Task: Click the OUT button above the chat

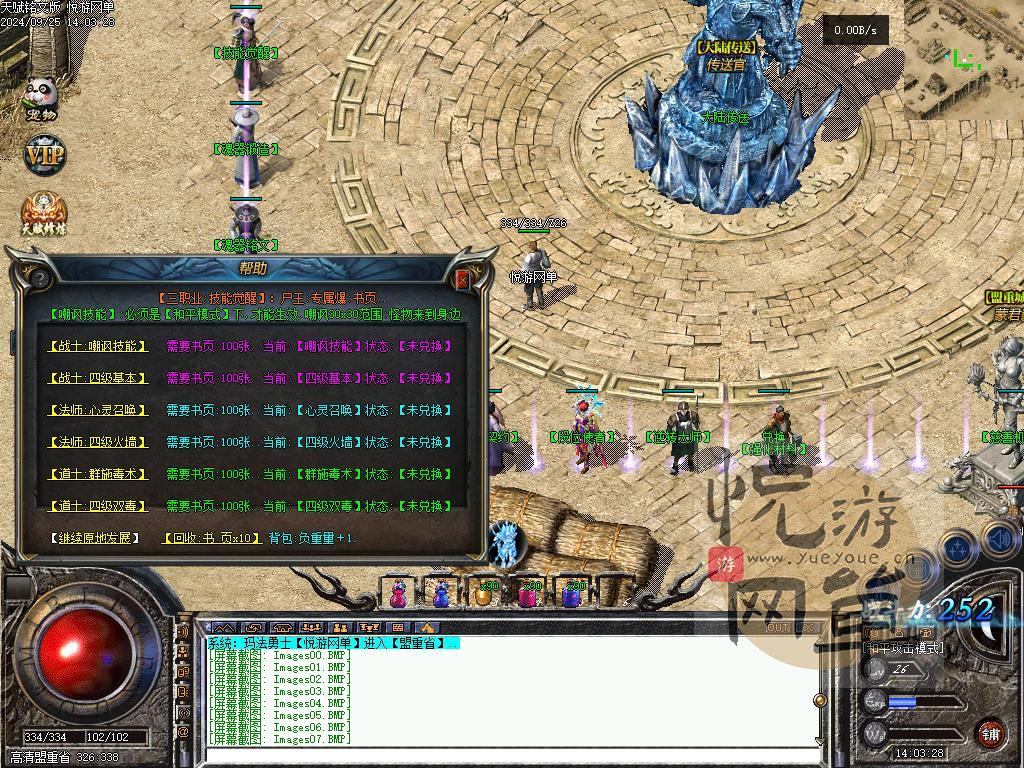Action: coord(777,628)
